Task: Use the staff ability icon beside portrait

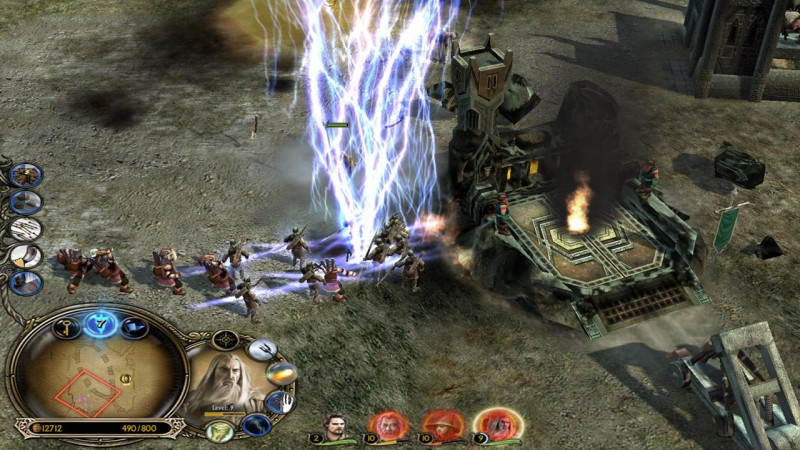Action: pyautogui.click(x=262, y=349)
